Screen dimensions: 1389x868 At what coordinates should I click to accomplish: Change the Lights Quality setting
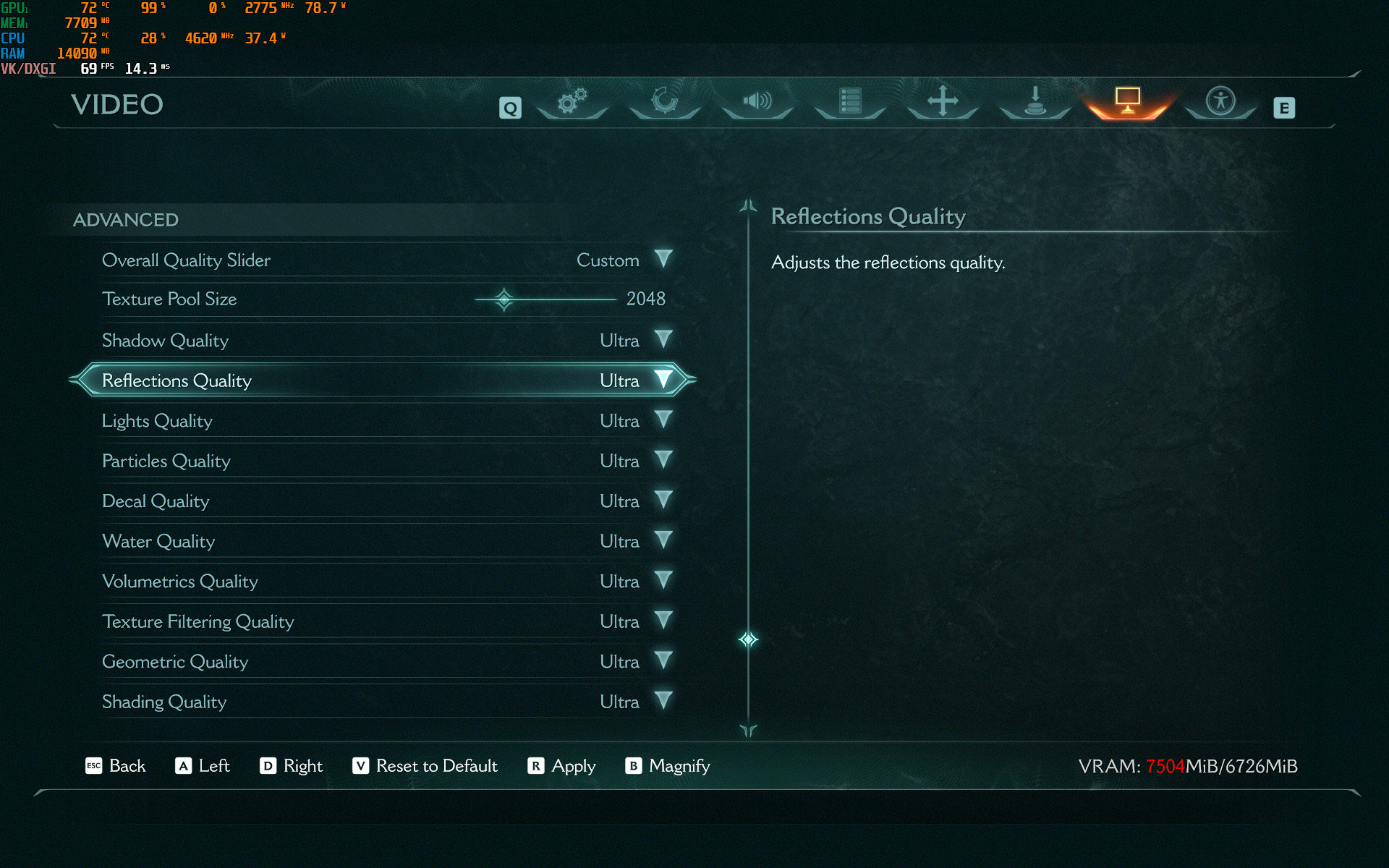tap(663, 420)
